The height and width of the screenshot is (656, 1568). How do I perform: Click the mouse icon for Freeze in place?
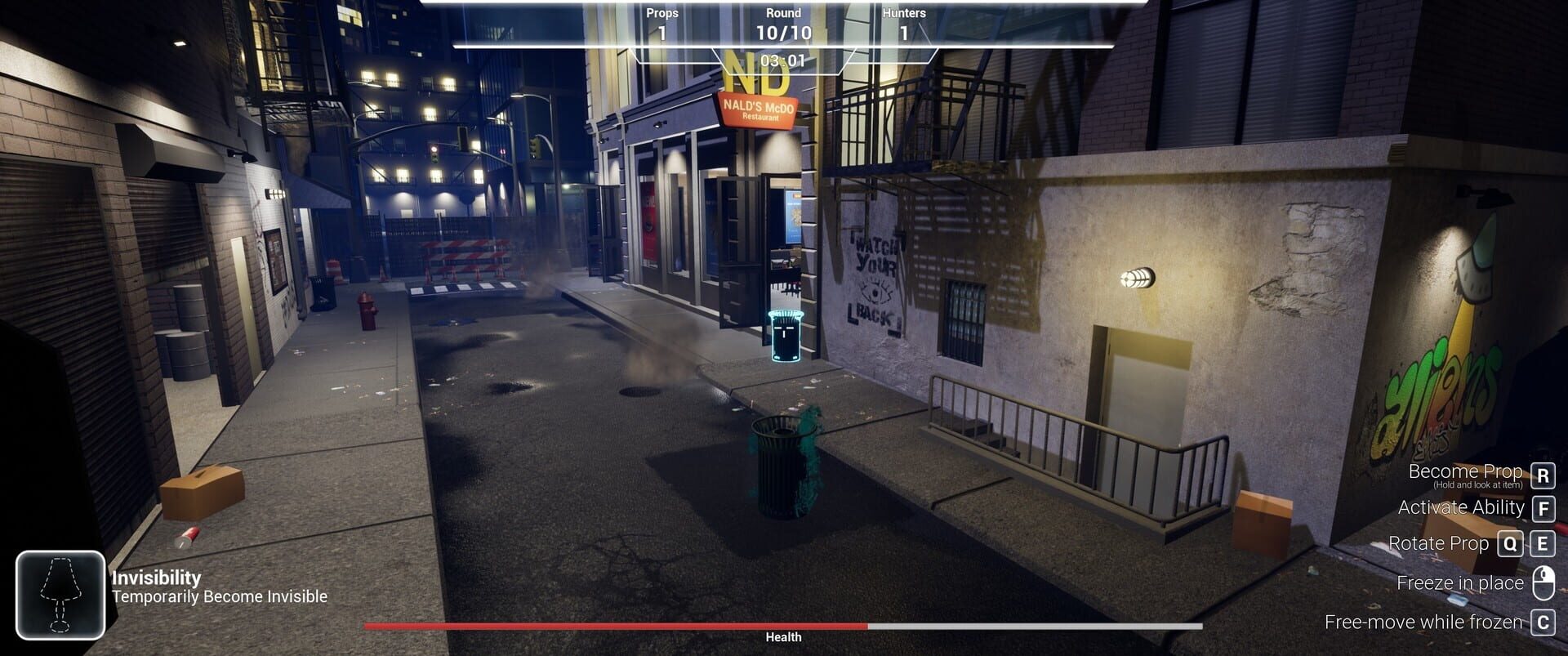click(x=1542, y=582)
